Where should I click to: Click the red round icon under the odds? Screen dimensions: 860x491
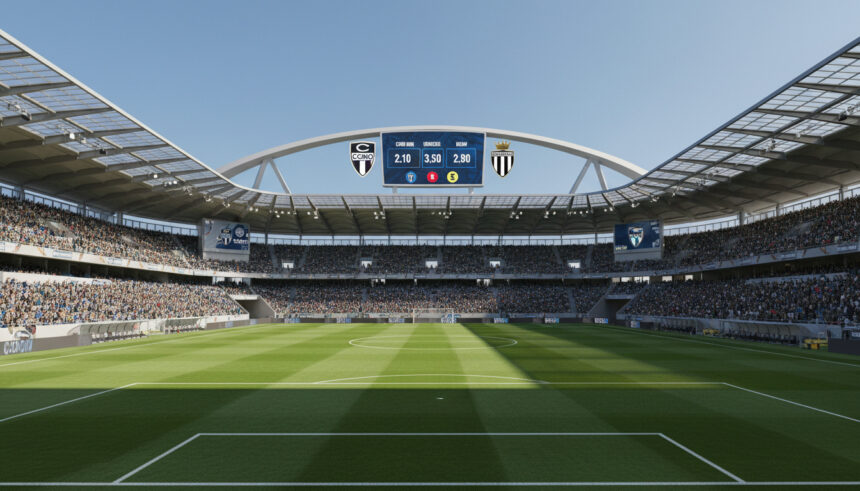[x=433, y=177]
